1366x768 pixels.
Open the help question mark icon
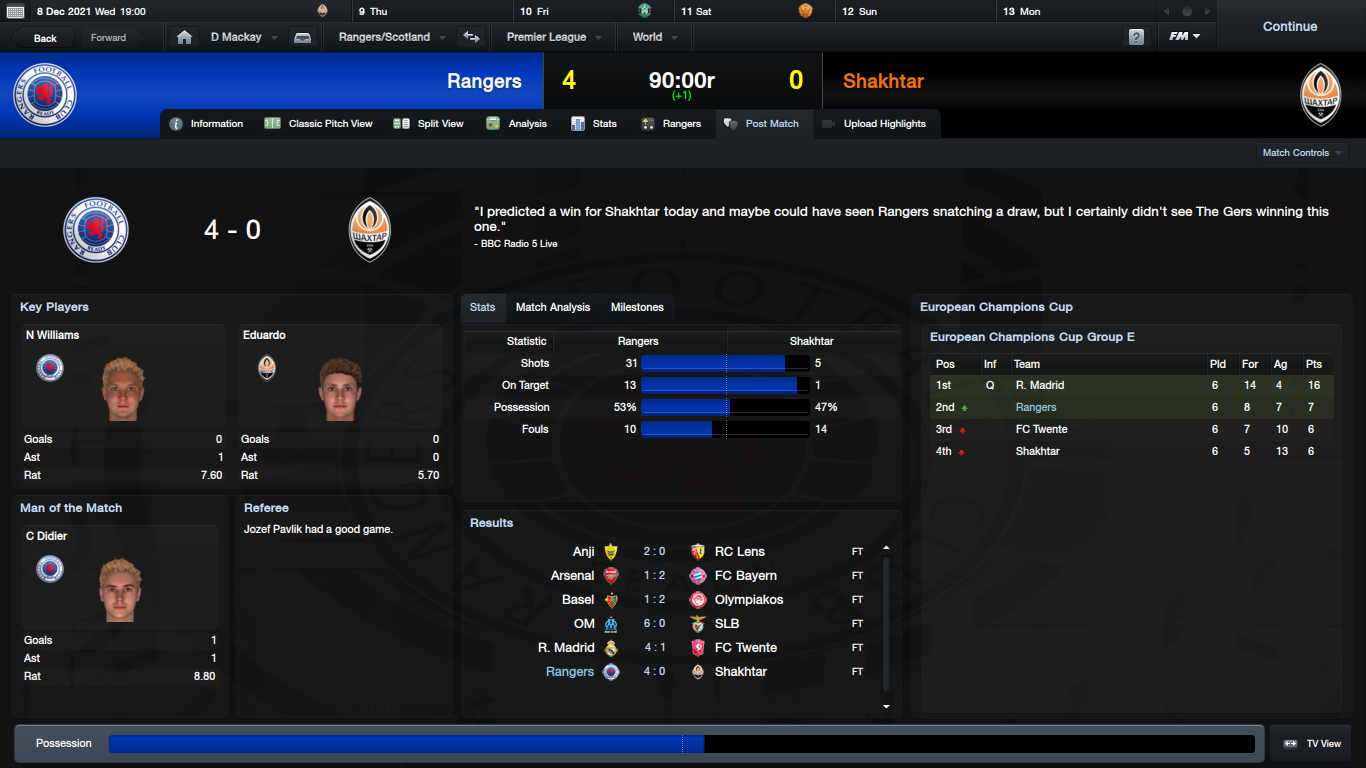pyautogui.click(x=1136, y=37)
